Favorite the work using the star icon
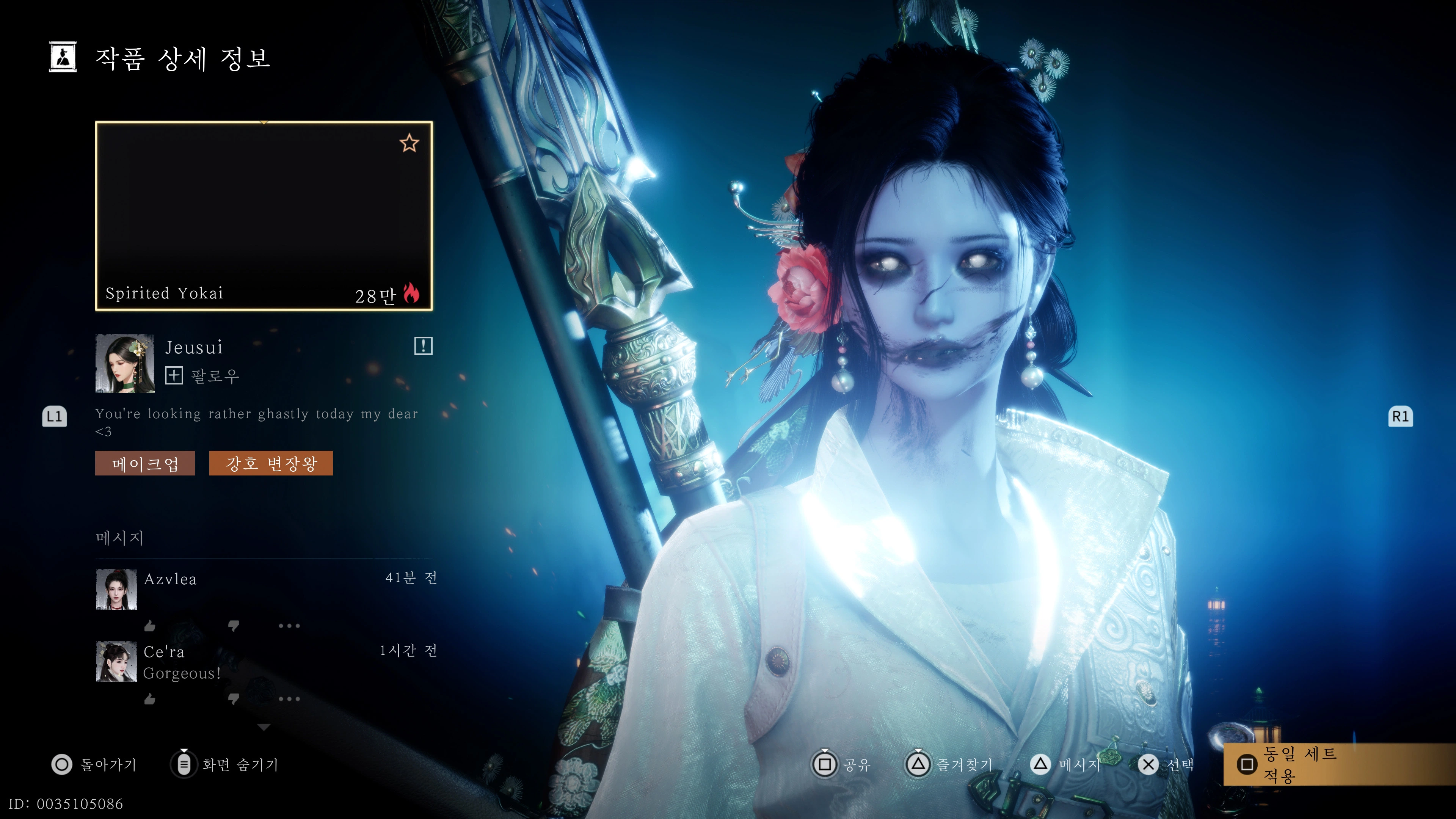This screenshot has height=819, width=1456. (x=409, y=143)
